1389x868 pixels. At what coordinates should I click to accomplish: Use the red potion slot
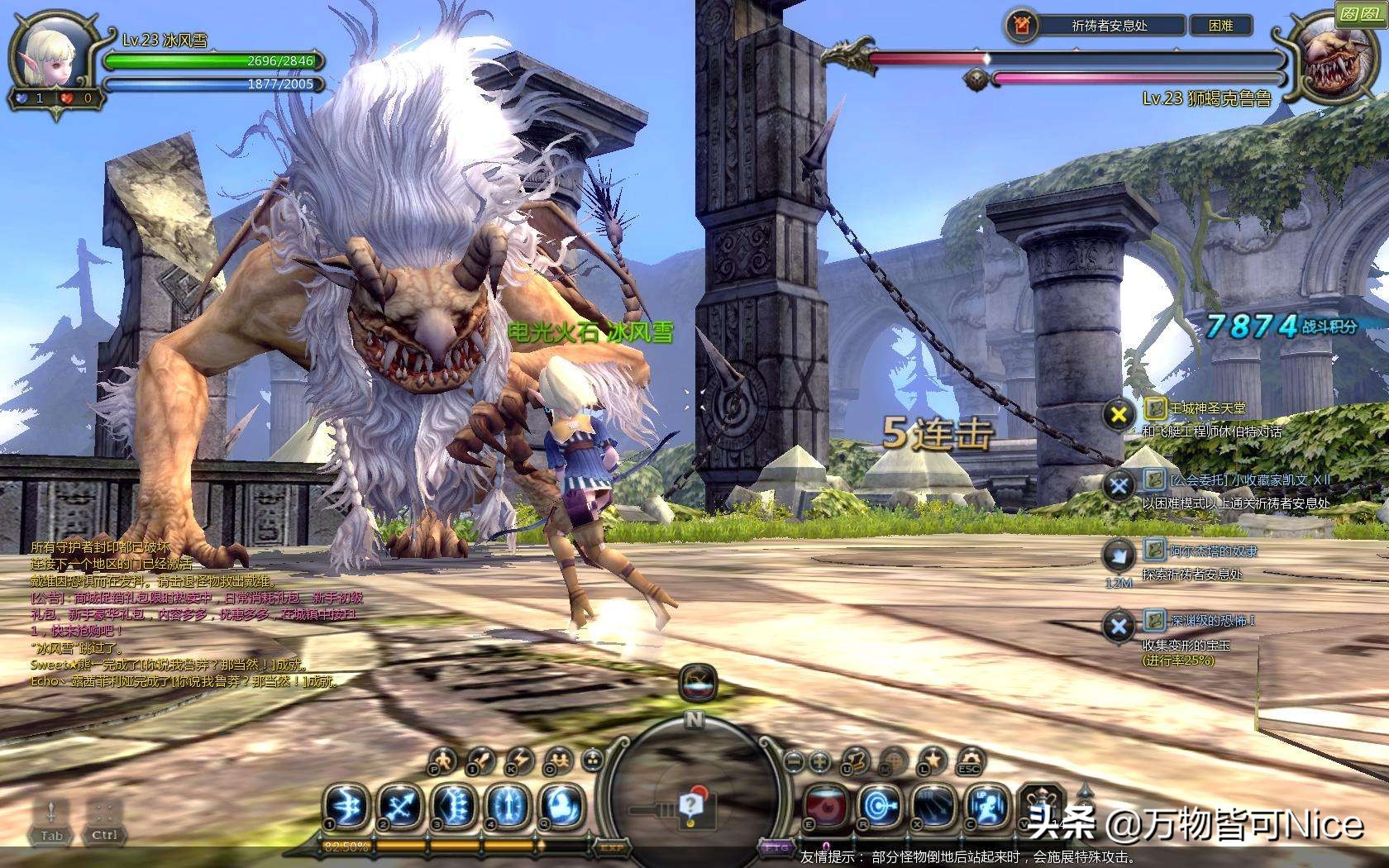(x=827, y=805)
